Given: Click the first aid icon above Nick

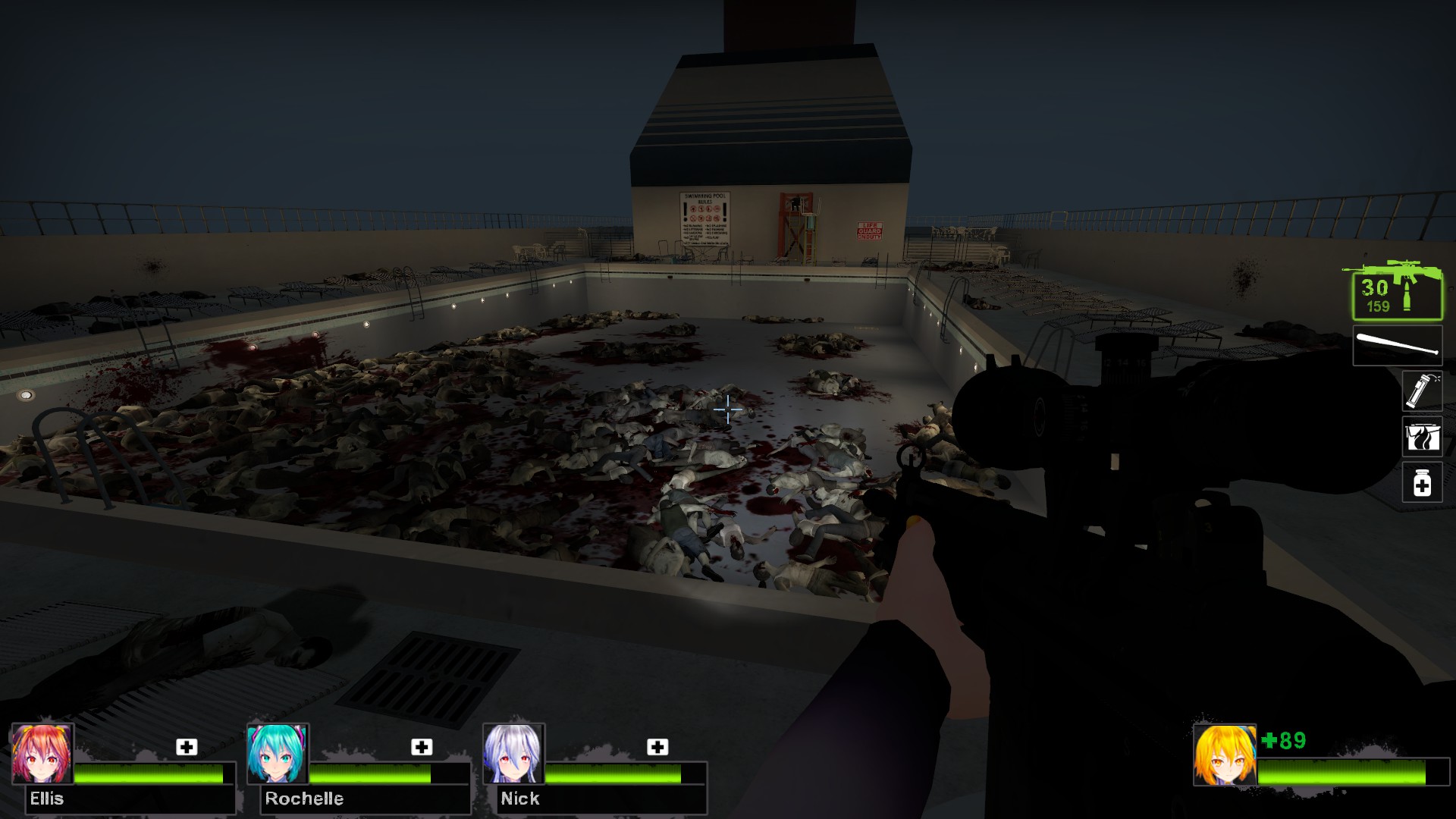Looking at the screenshot, I should pos(657,747).
